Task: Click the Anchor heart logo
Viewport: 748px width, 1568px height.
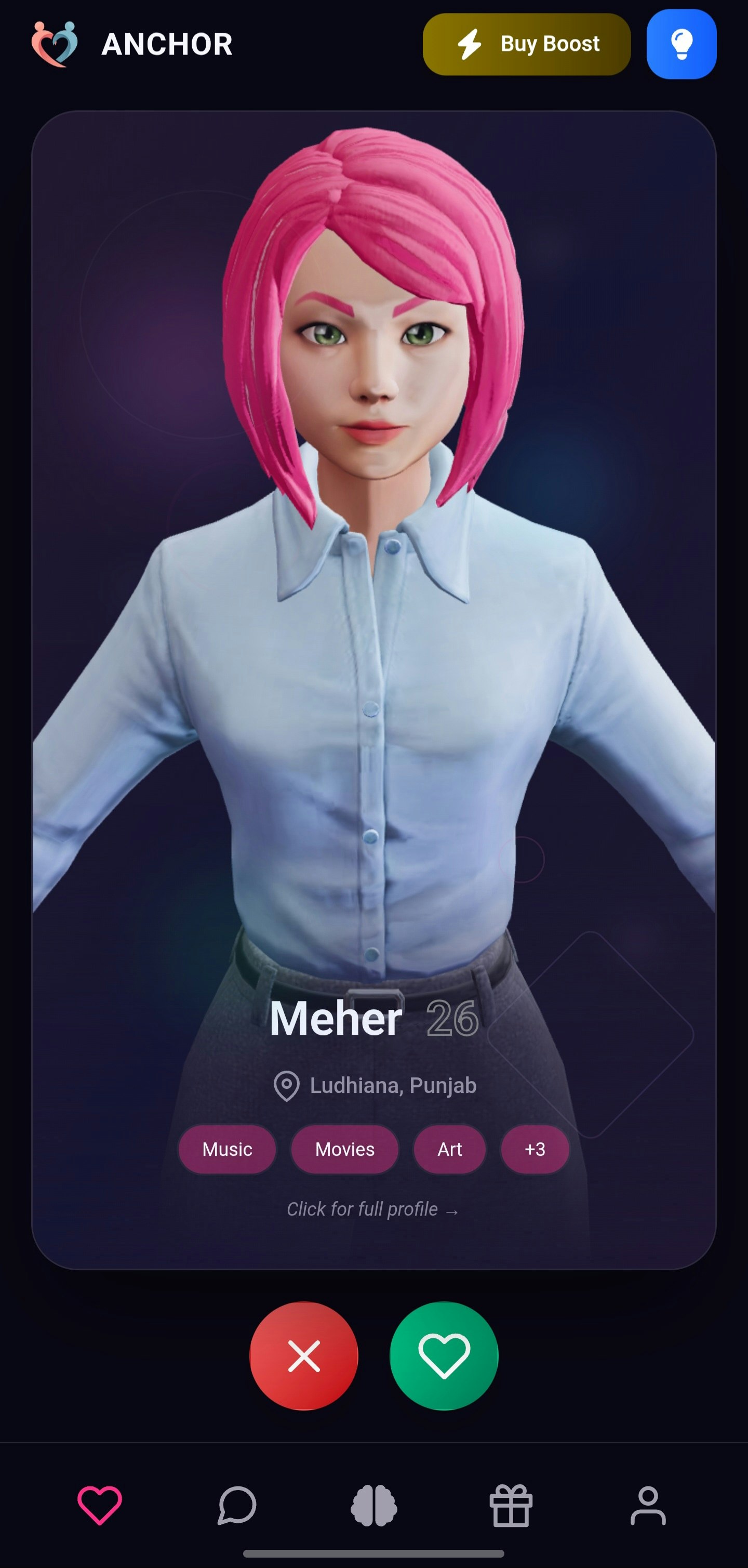Action: [x=55, y=44]
